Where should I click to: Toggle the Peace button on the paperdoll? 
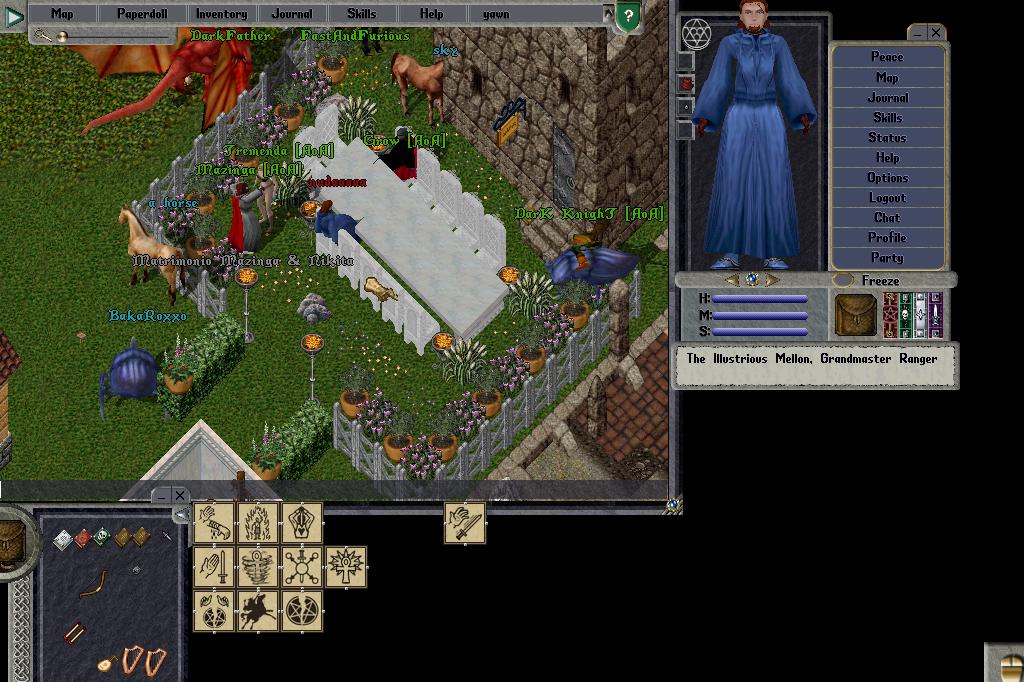click(x=887, y=57)
